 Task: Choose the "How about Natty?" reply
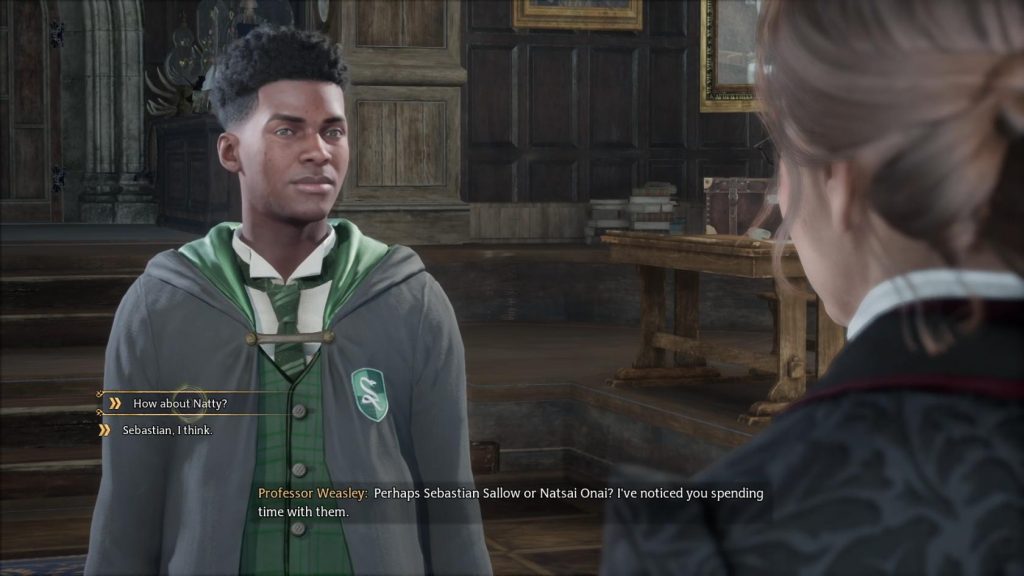180,403
